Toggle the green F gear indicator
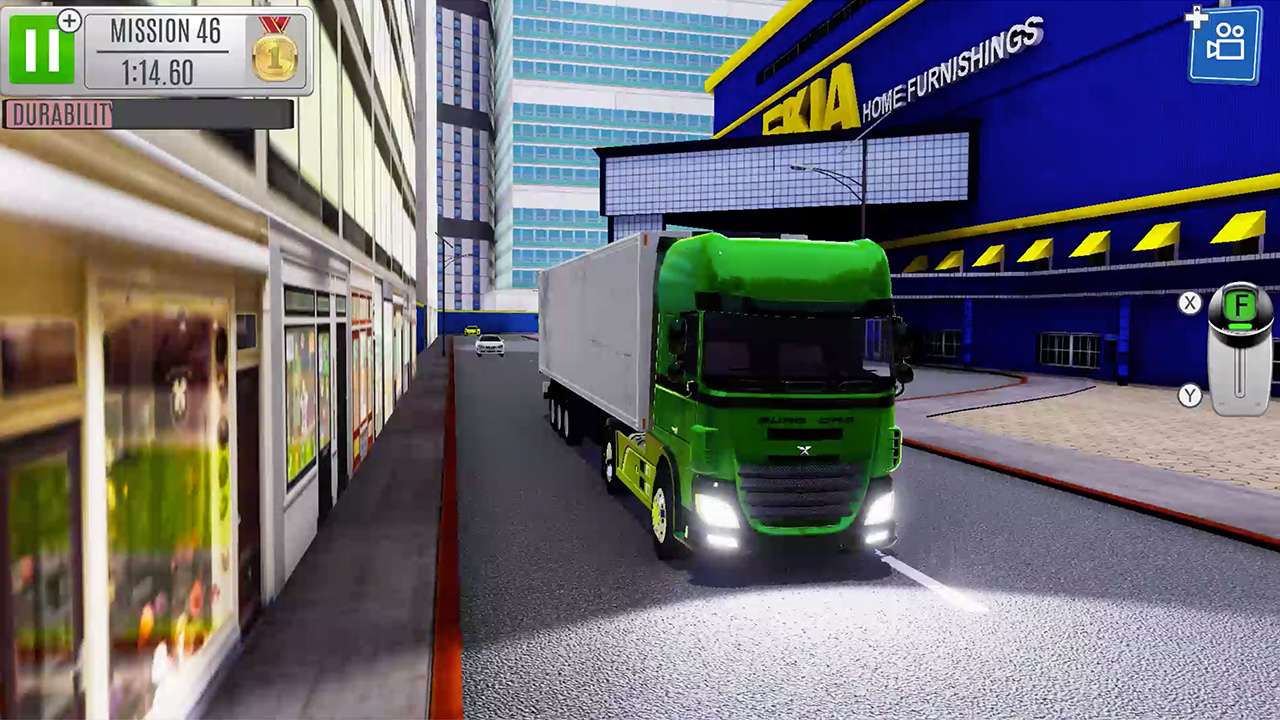Screen dimensions: 1280x720 click(1240, 303)
